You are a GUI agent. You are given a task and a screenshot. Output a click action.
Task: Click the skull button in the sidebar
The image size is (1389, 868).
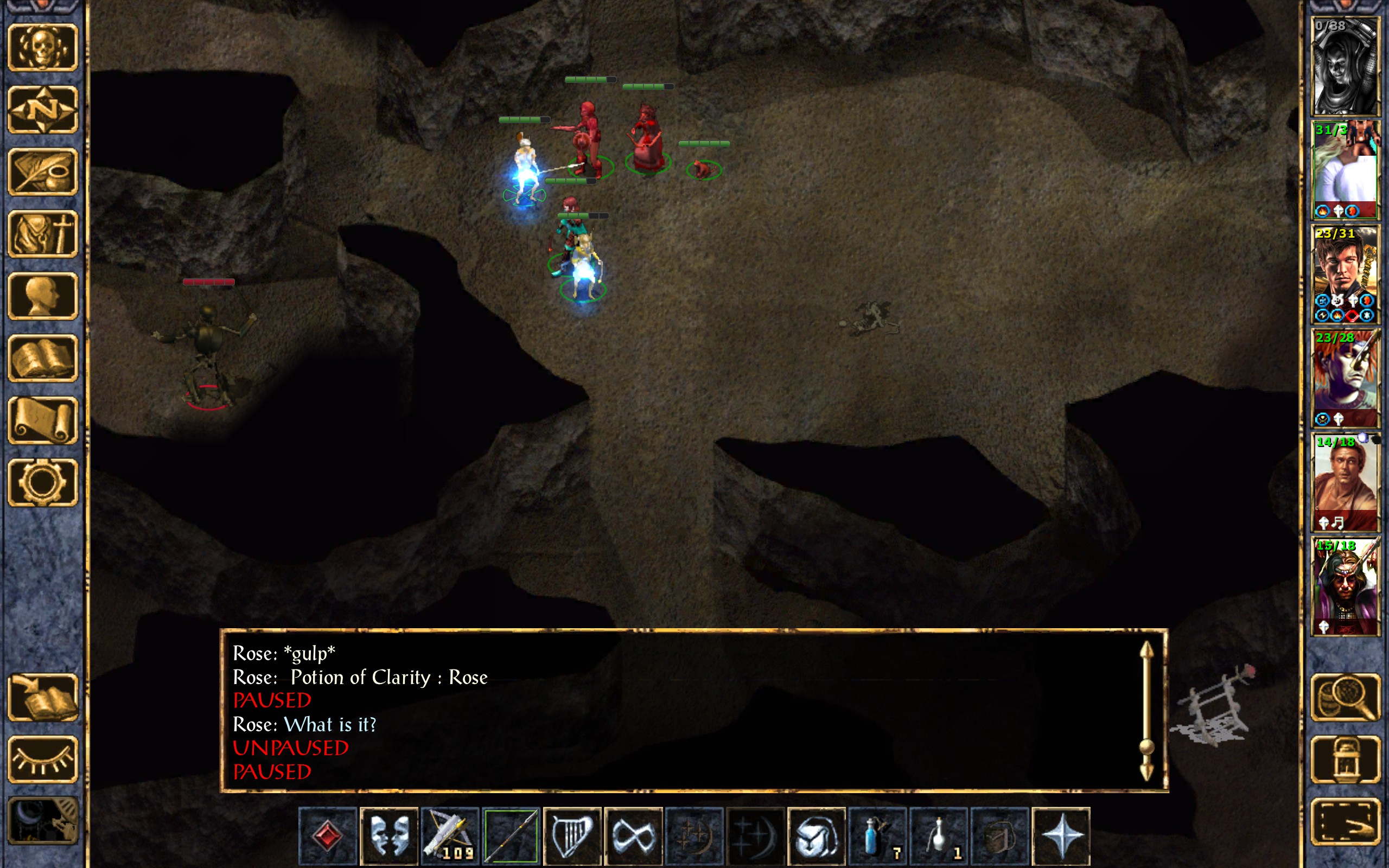[x=43, y=47]
